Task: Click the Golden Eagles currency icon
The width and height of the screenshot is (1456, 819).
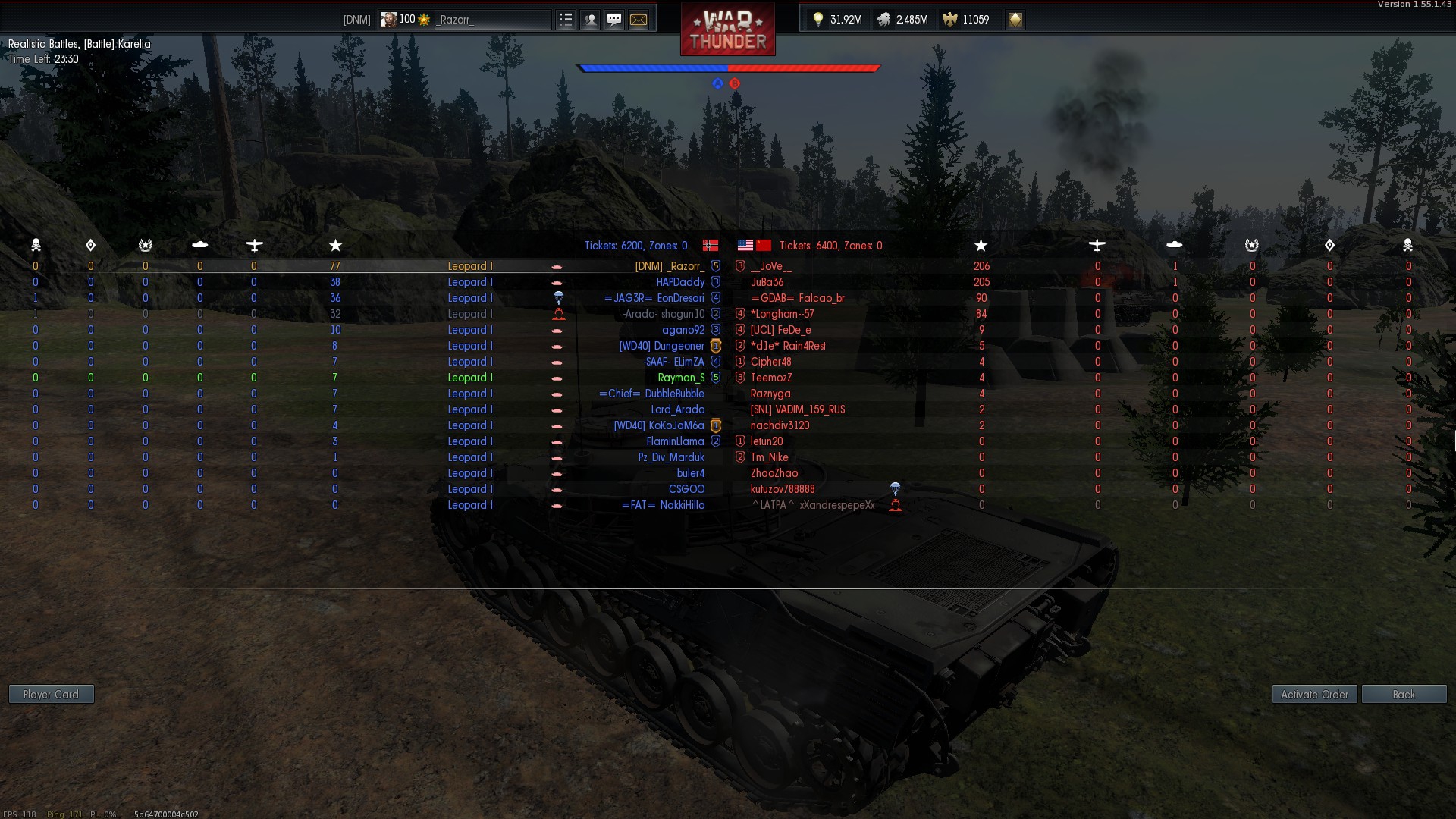Action: pos(949,20)
